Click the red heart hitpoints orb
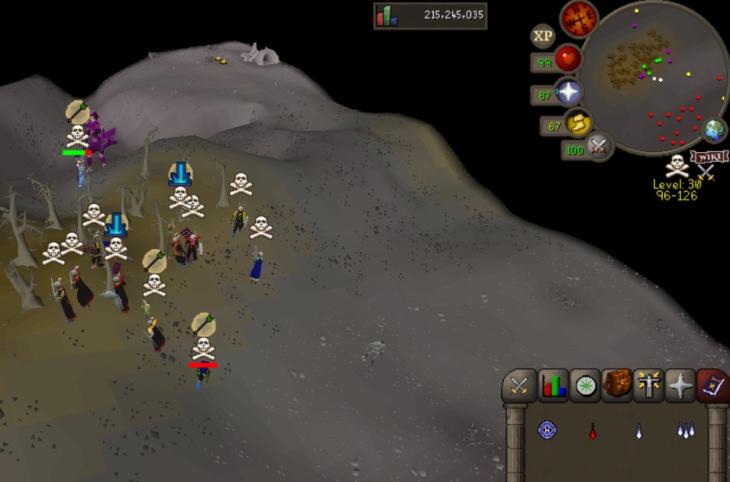Screen dimensions: 730x482 tap(568, 59)
